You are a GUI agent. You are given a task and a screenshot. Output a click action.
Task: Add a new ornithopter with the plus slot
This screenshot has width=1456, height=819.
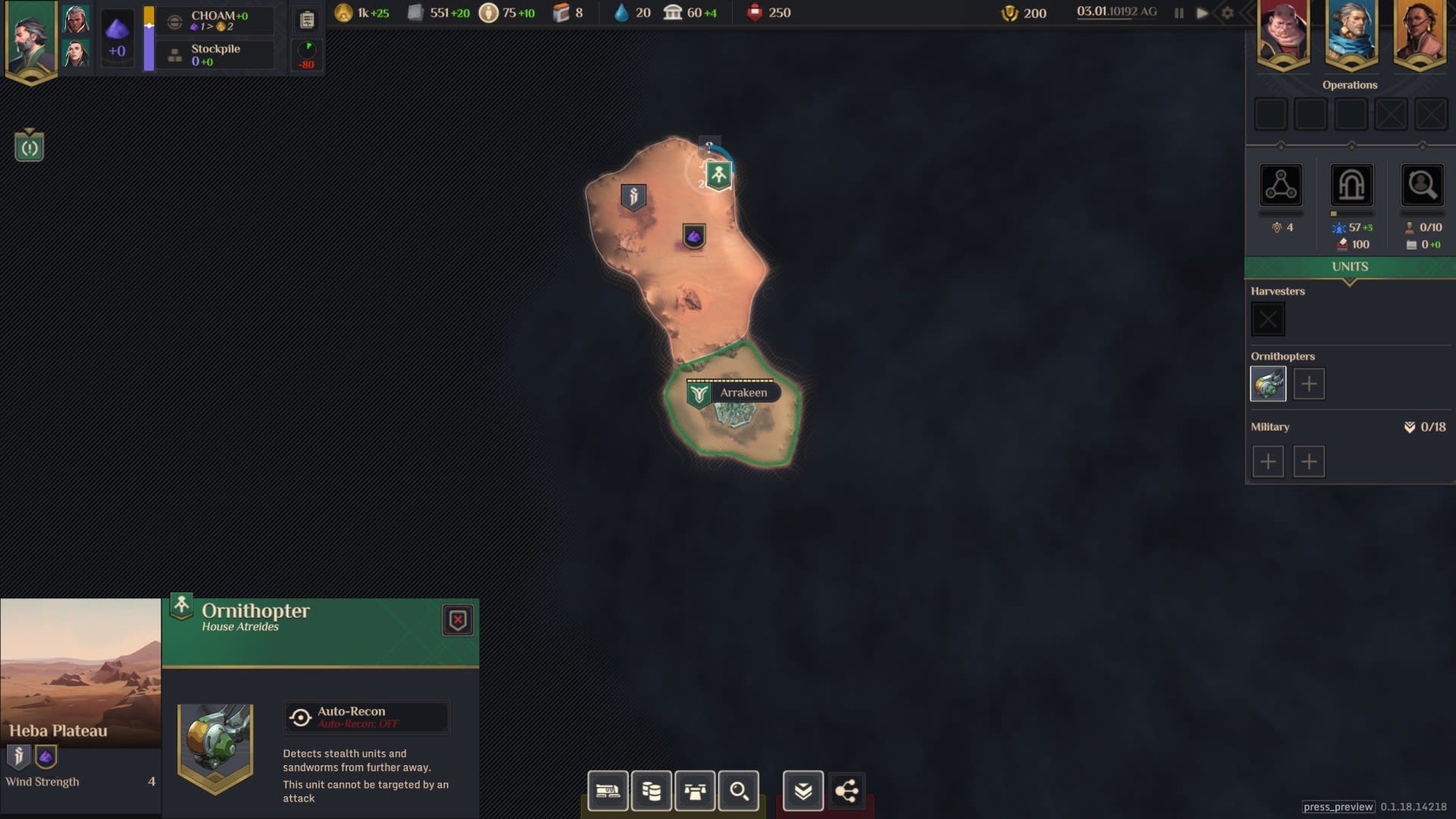(1309, 384)
